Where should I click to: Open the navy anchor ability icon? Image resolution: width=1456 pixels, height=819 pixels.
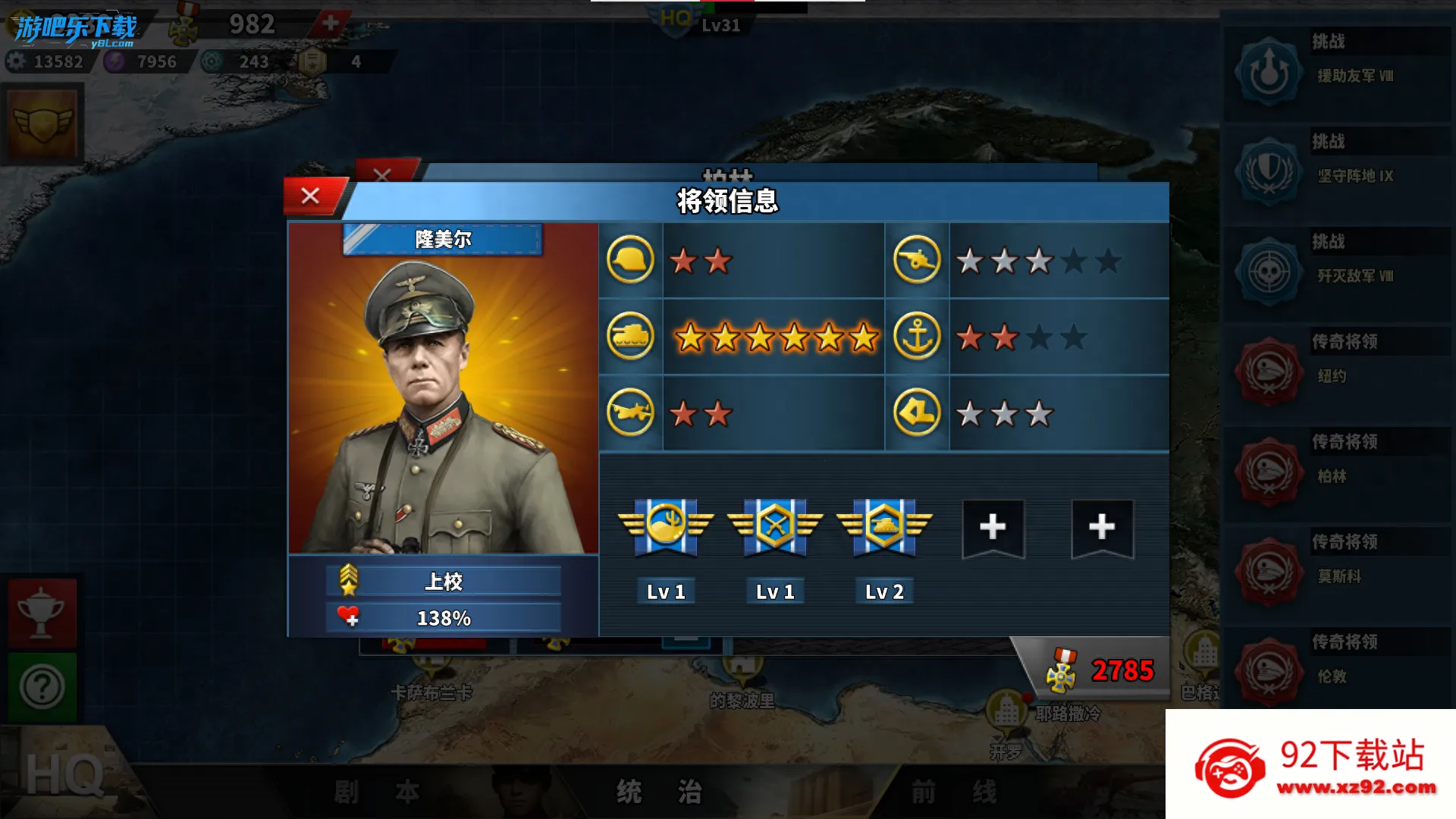pos(917,336)
